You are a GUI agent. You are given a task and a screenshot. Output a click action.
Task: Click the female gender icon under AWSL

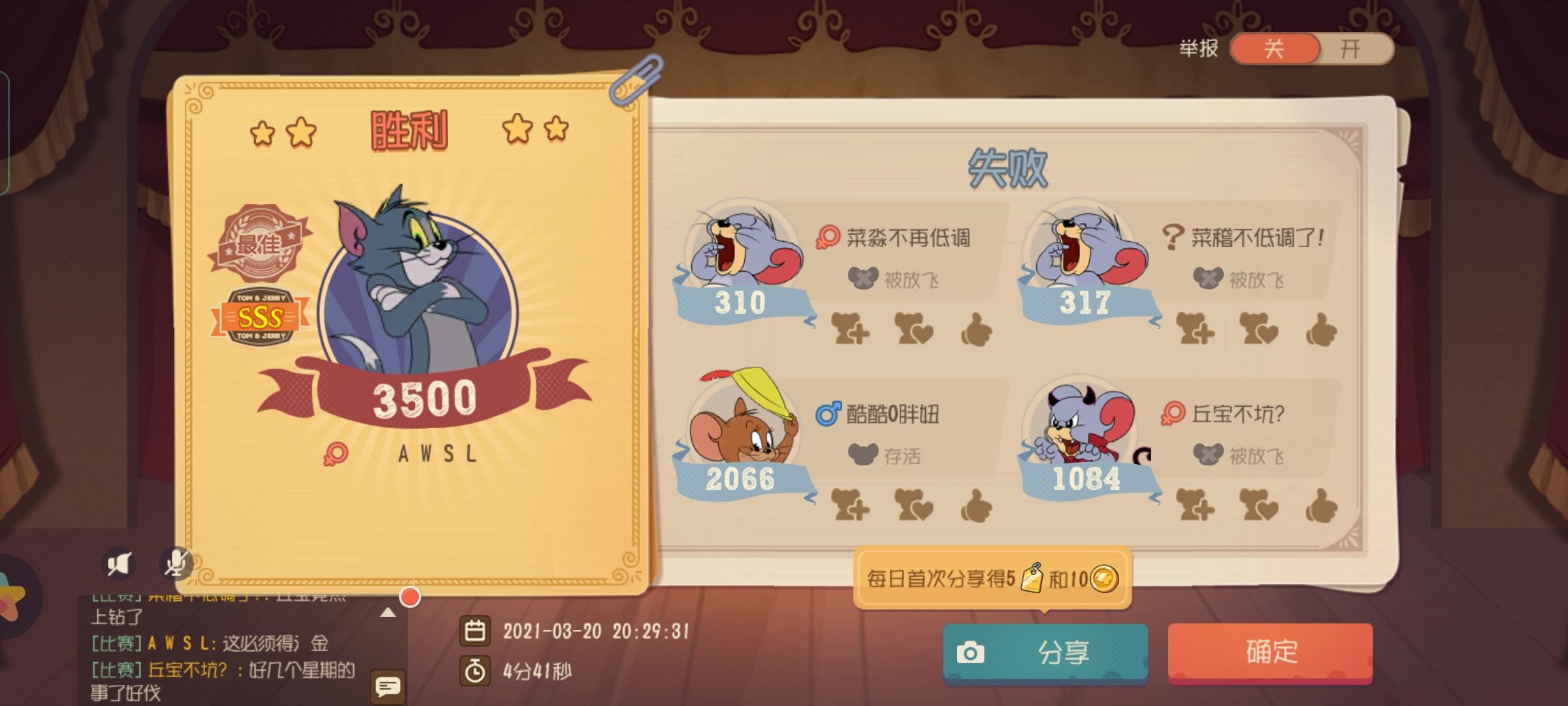point(337,453)
